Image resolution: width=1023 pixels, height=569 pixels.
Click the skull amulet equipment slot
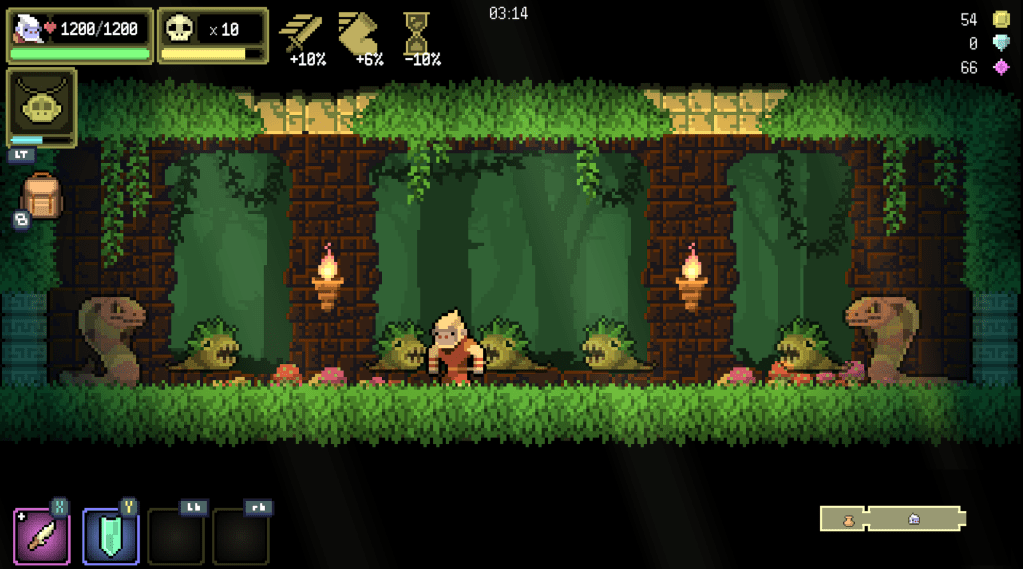(41, 103)
